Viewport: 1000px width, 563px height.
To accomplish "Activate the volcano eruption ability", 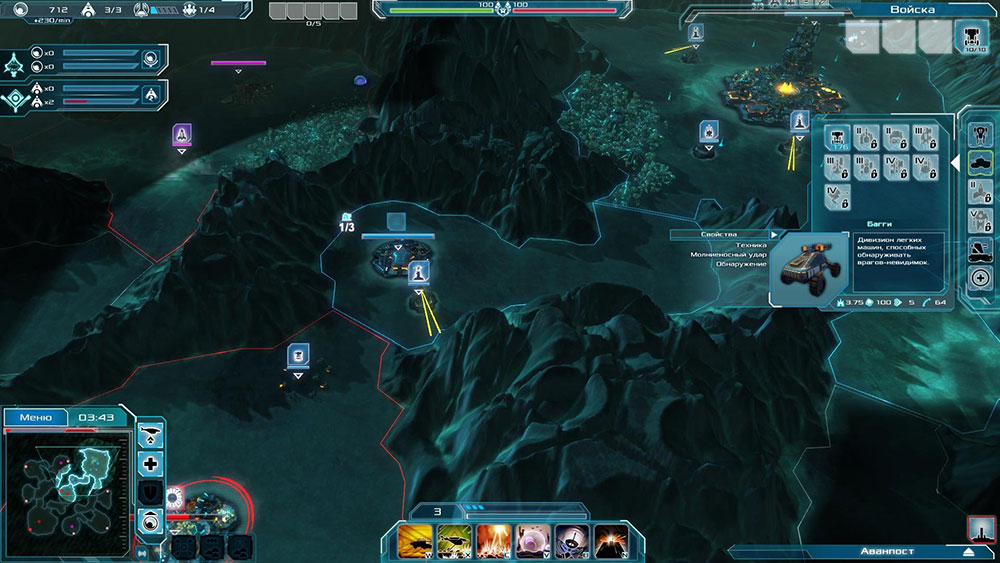I will click(x=611, y=541).
